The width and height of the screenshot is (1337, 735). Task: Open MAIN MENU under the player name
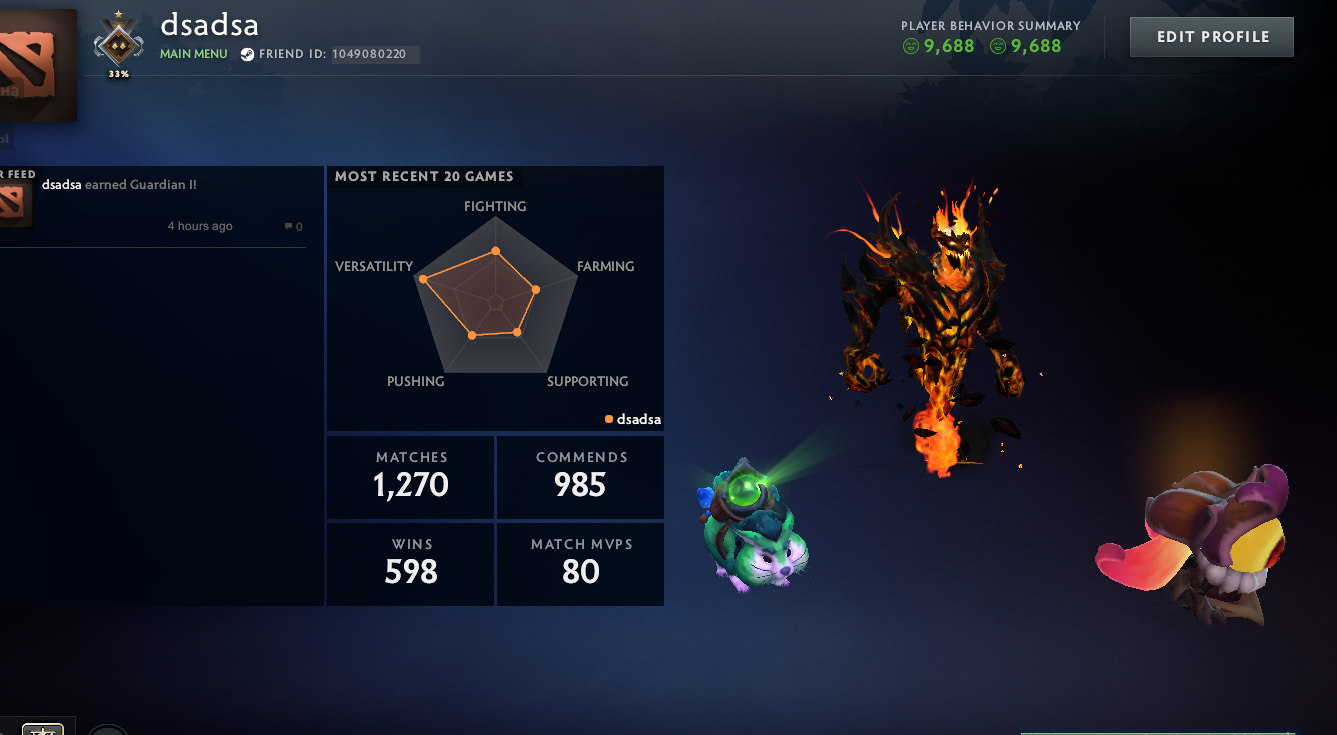[x=193, y=54]
